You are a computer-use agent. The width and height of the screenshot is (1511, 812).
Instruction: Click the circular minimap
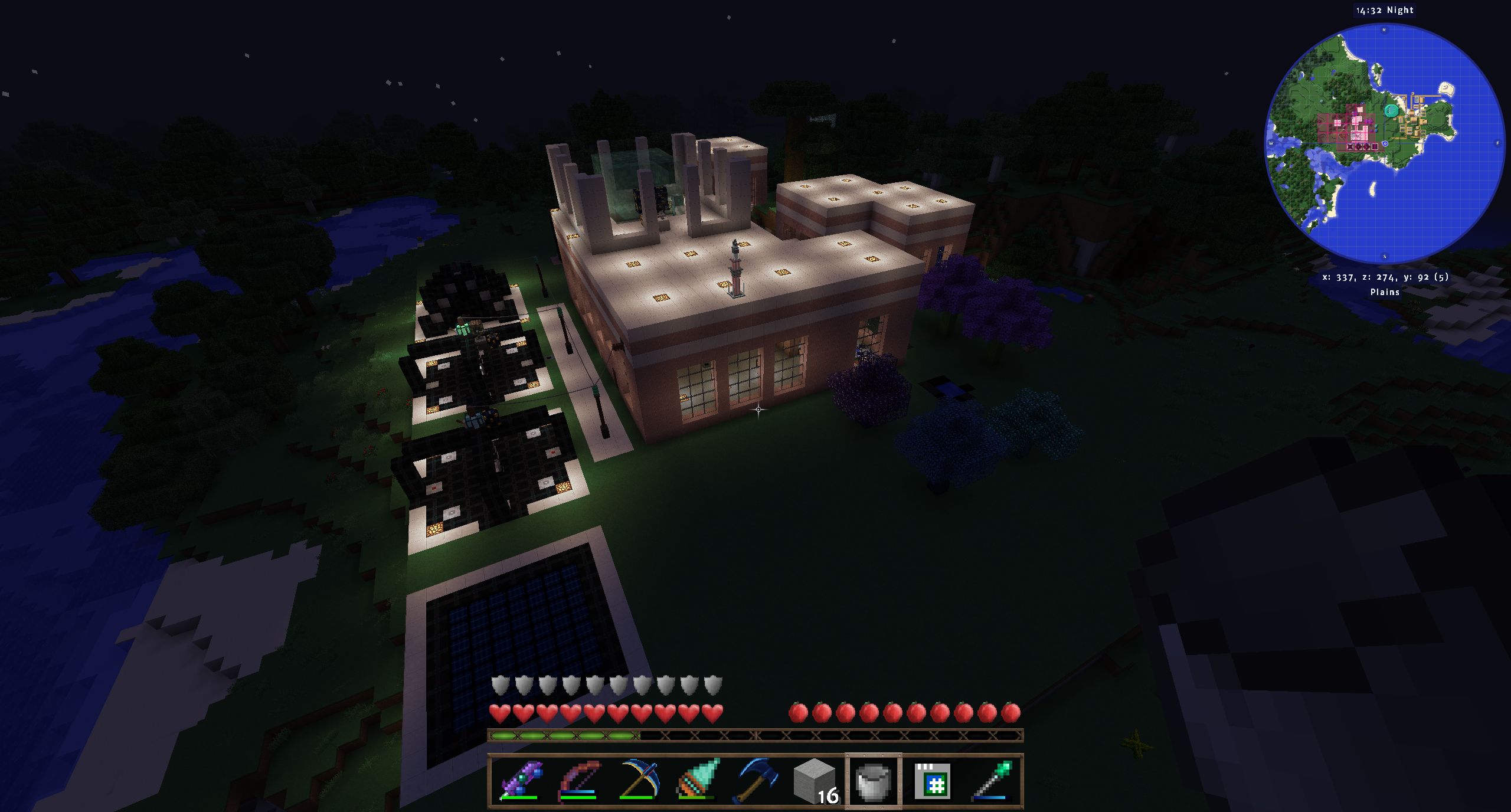point(1385,143)
